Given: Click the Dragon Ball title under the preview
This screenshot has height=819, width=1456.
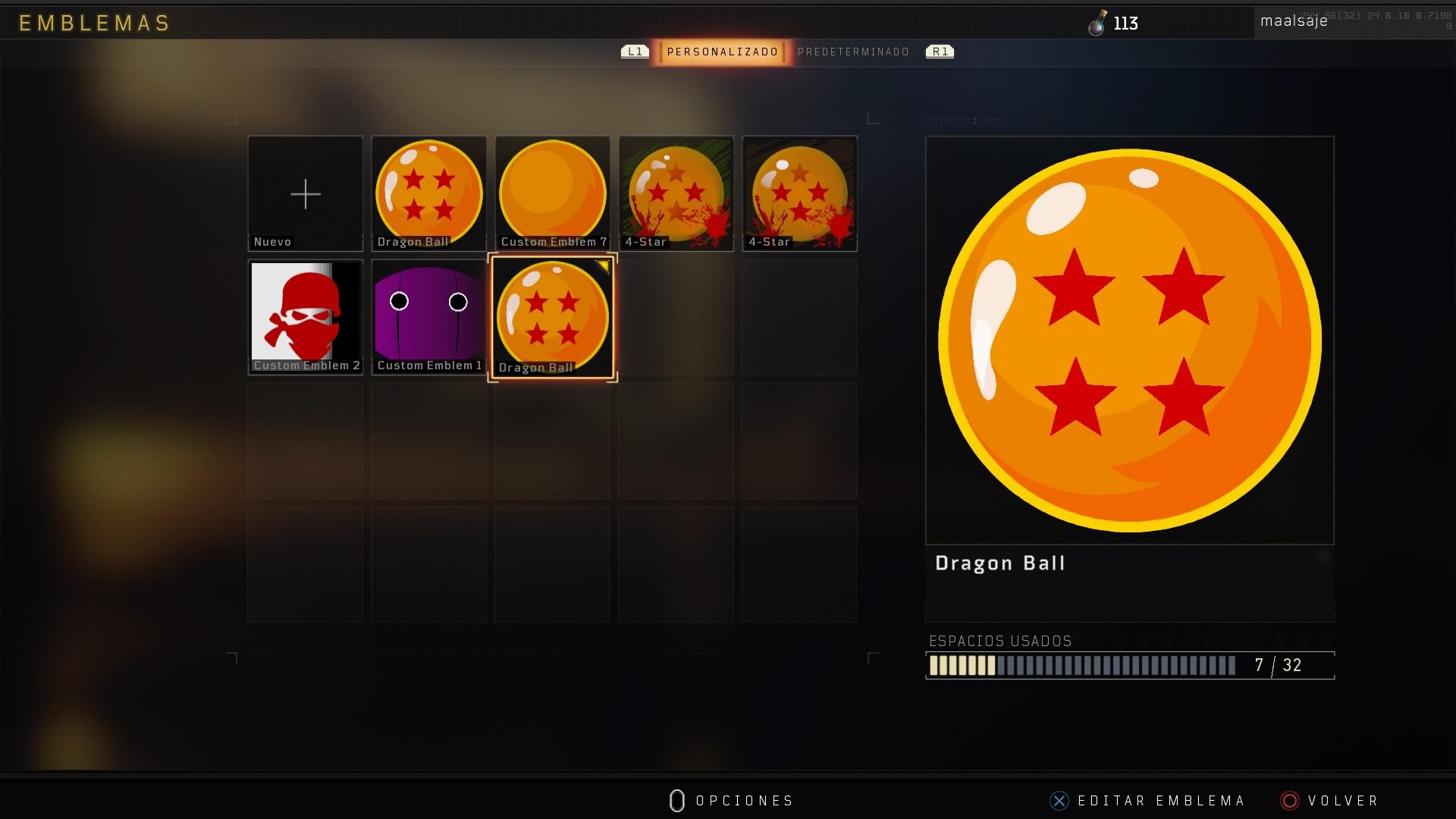Looking at the screenshot, I should 1000,563.
